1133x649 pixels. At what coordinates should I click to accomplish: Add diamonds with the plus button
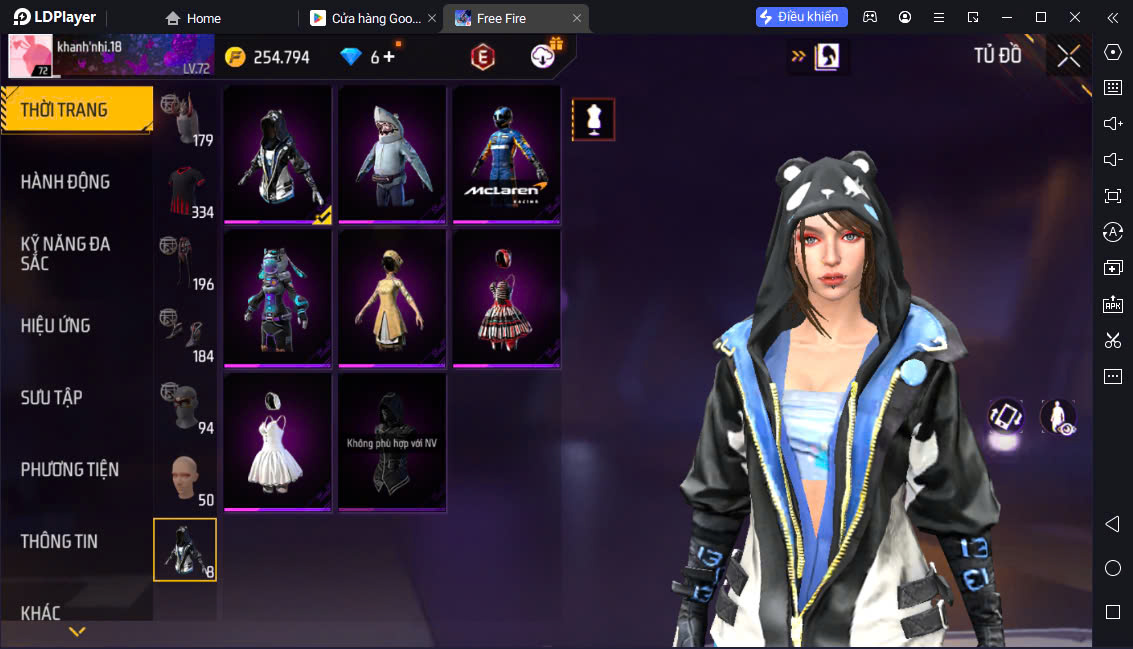pos(389,57)
